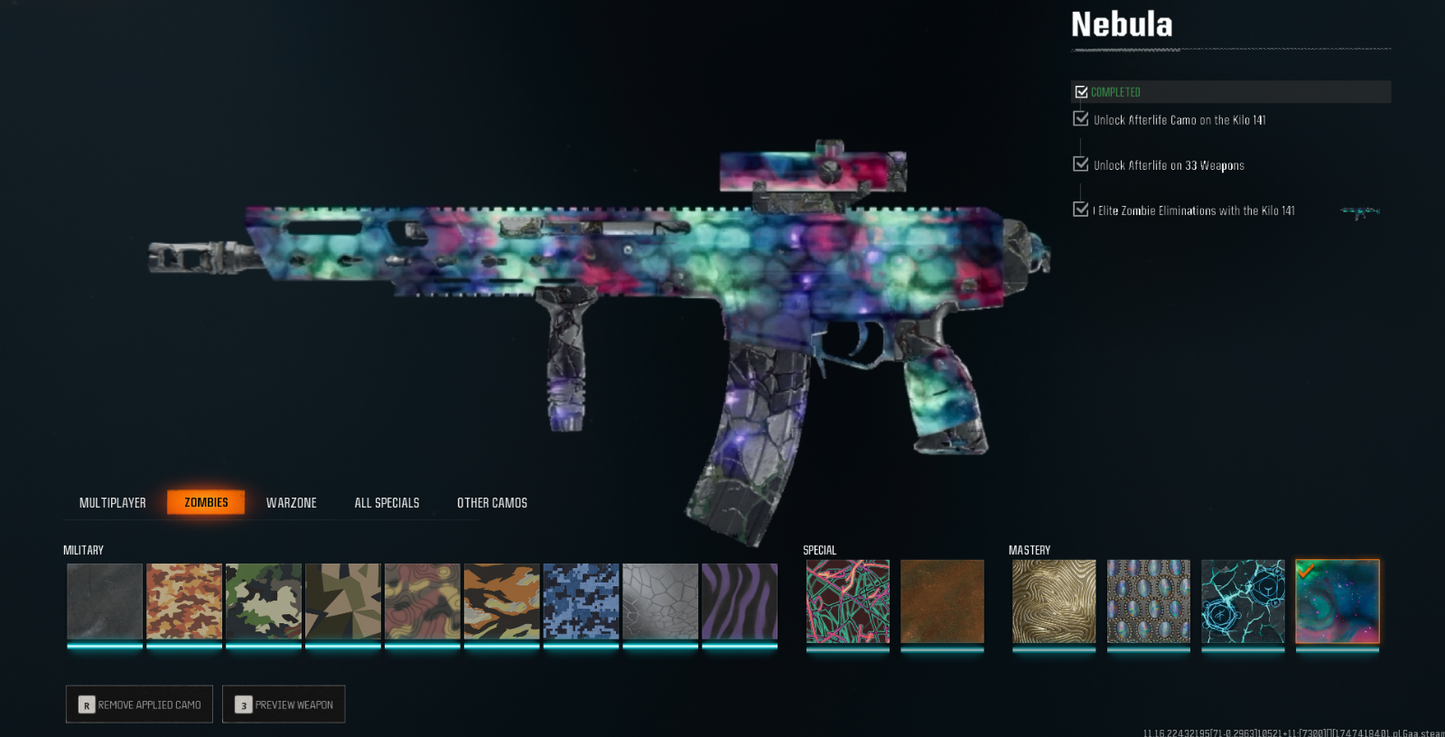Image resolution: width=1445 pixels, height=737 pixels.
Task: Click the COMPLETED challenge checkbox
Action: point(1080,91)
